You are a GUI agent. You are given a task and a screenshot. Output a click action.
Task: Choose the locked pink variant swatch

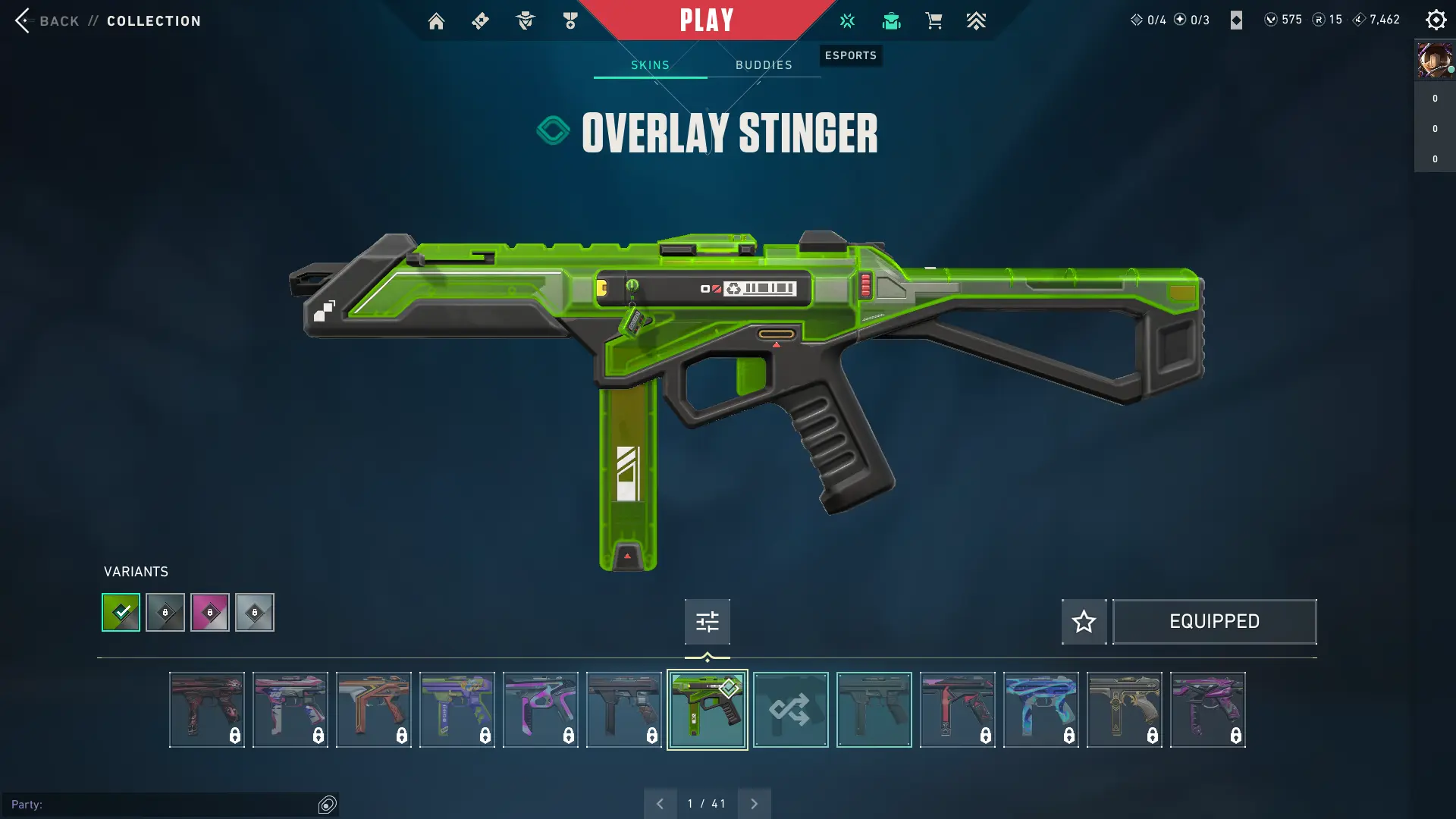pyautogui.click(x=210, y=612)
